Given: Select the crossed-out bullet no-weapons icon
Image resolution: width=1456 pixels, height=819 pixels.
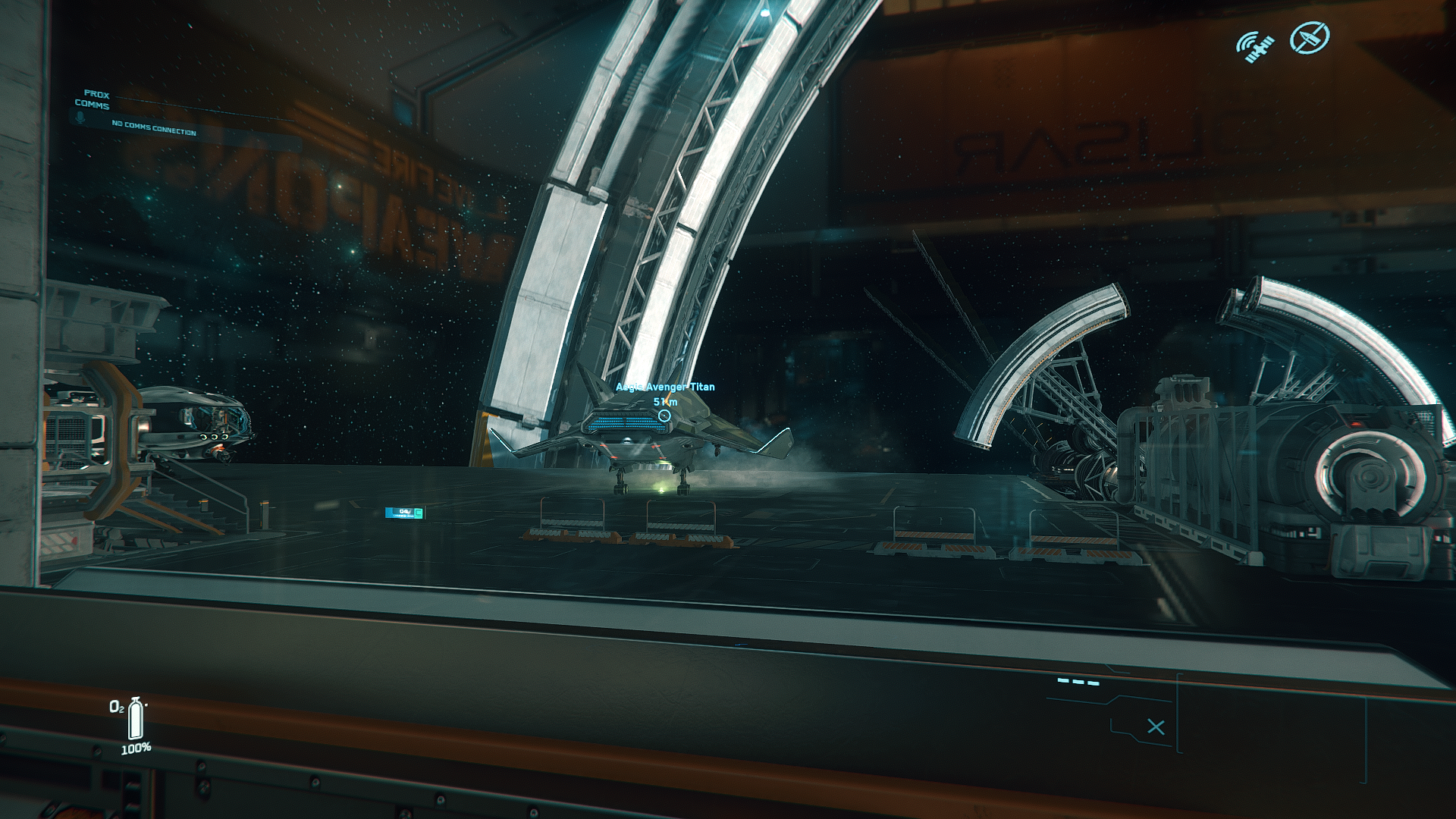Looking at the screenshot, I should pyautogui.click(x=1310, y=37).
